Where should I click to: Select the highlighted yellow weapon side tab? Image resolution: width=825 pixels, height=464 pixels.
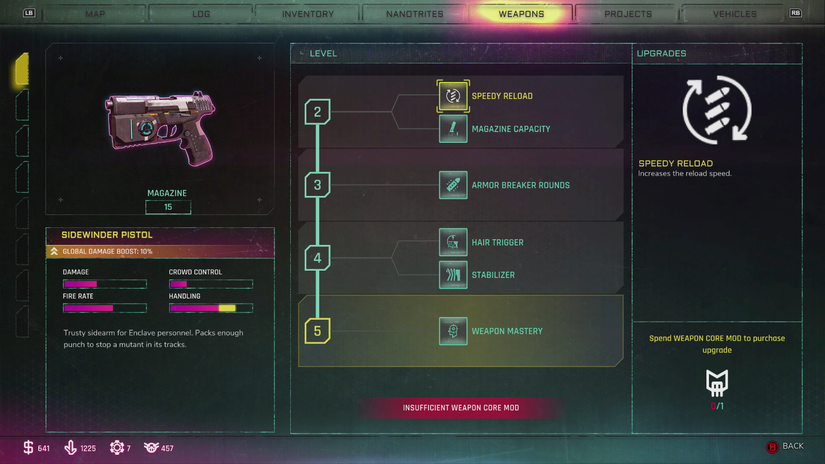21,70
